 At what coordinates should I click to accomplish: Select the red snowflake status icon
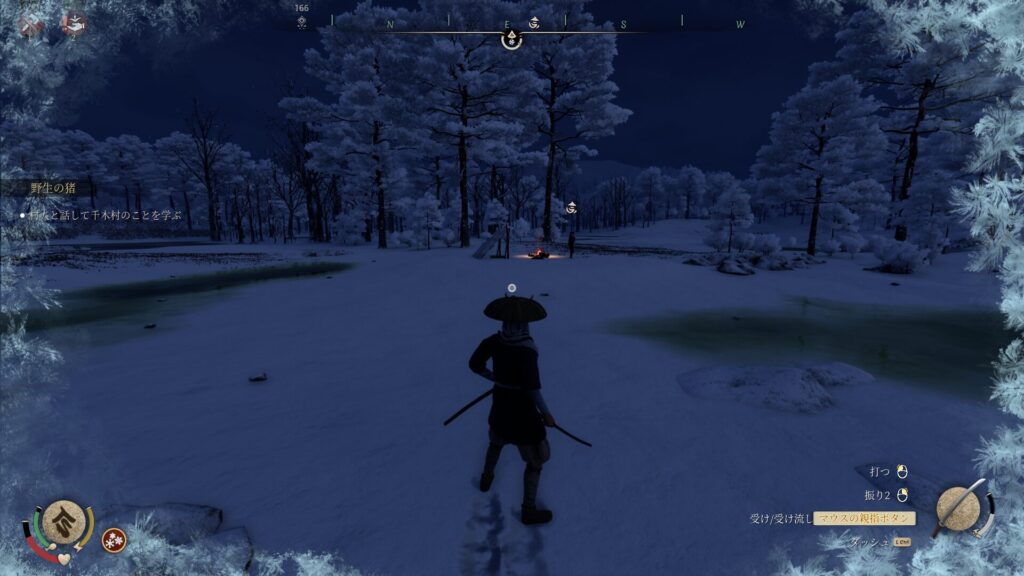(113, 540)
